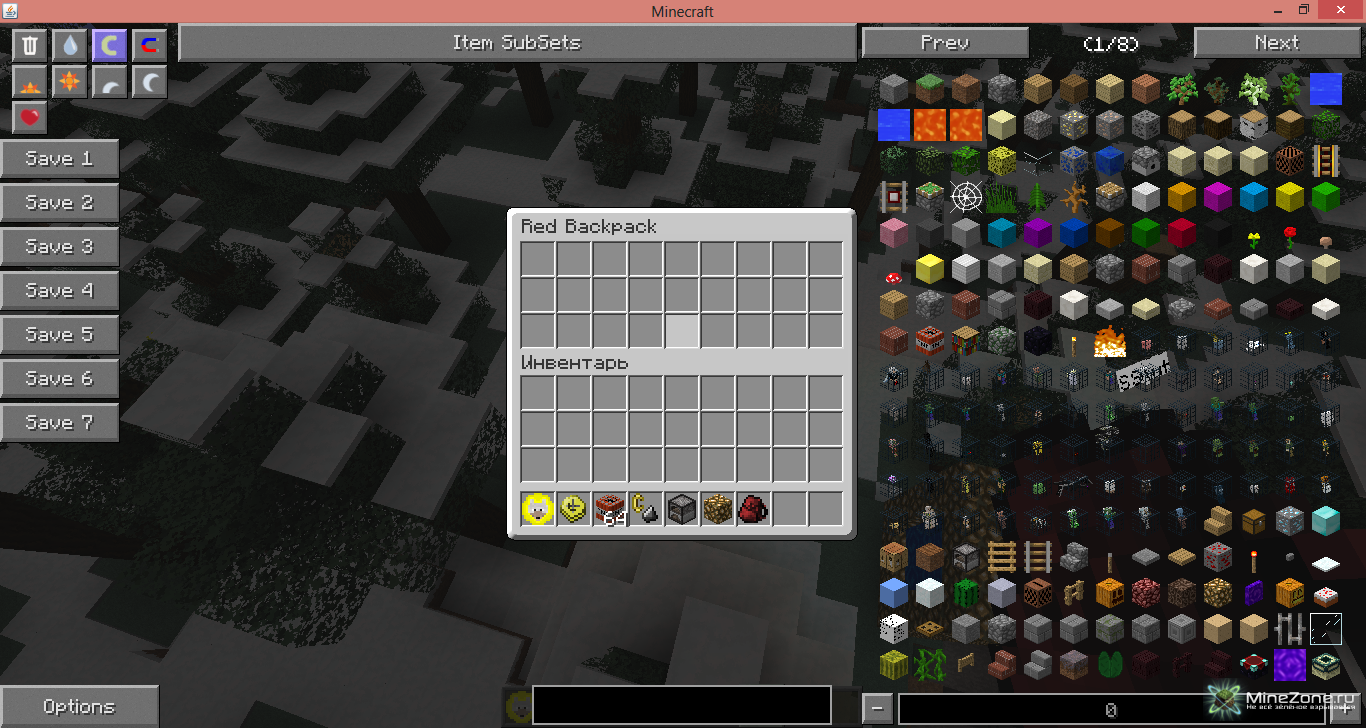Open the NEI Options menu

79,706
